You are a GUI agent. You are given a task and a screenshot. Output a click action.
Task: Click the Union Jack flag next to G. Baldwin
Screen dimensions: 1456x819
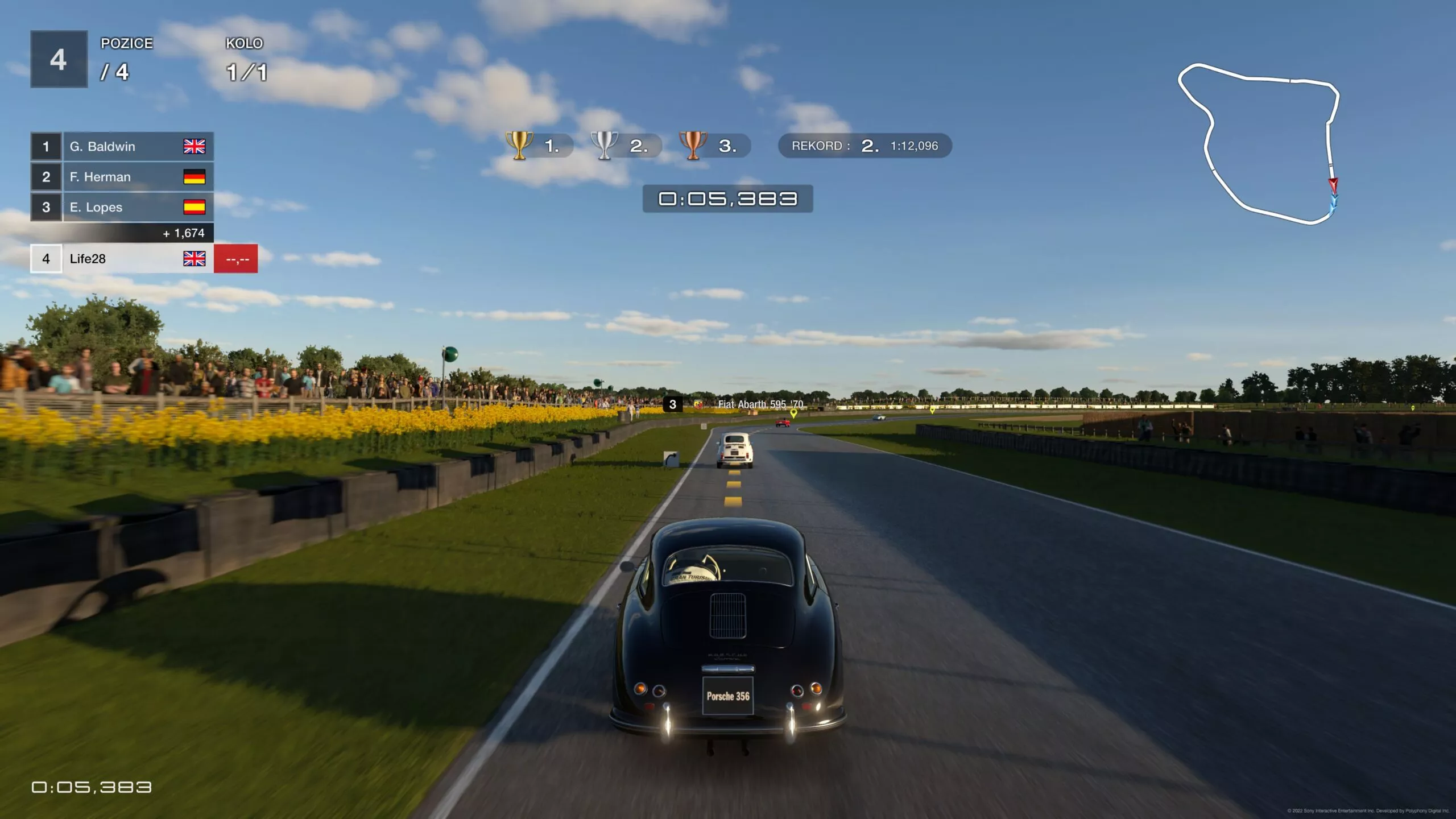point(194,146)
